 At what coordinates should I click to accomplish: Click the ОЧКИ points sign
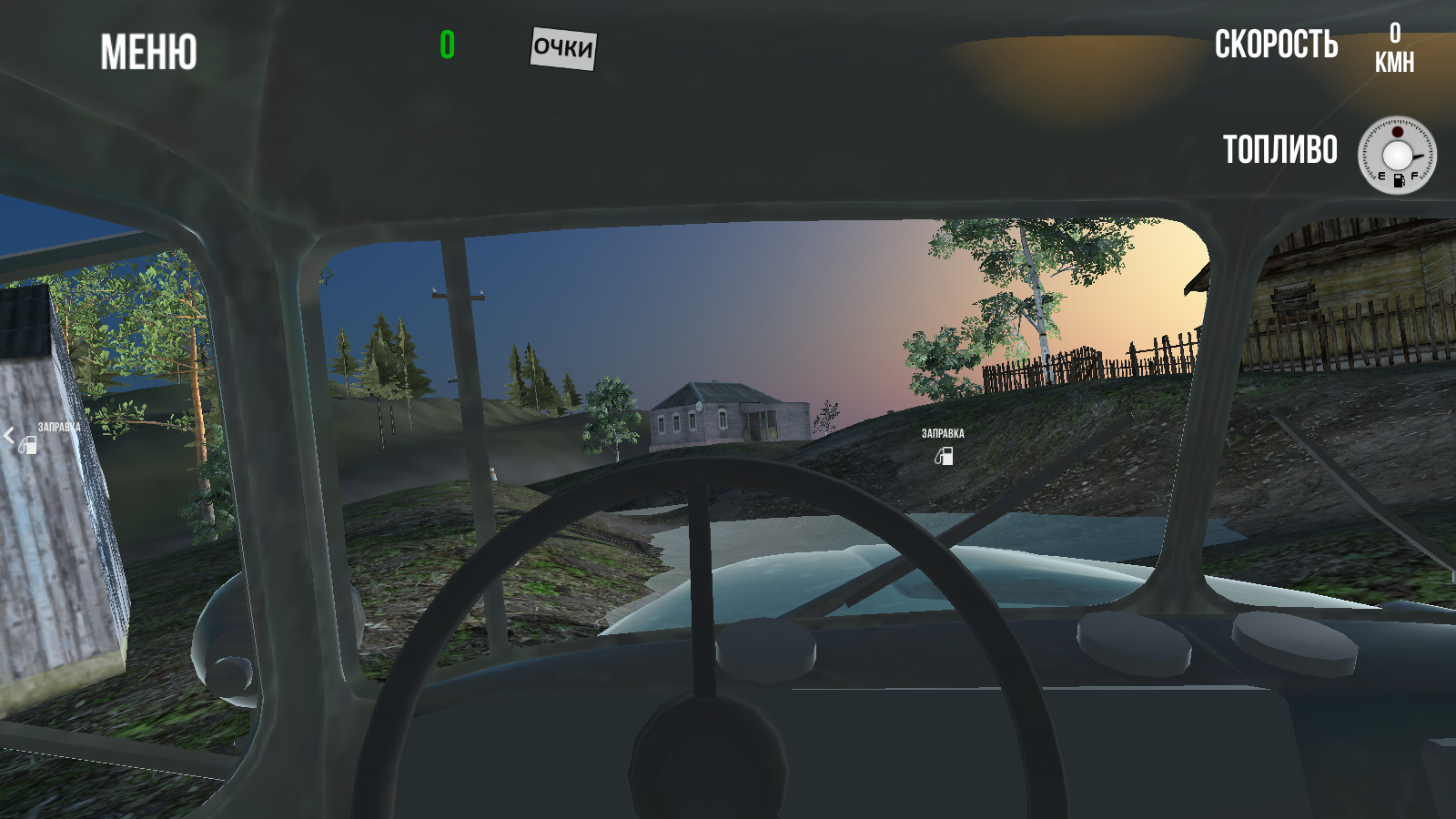tap(562, 49)
